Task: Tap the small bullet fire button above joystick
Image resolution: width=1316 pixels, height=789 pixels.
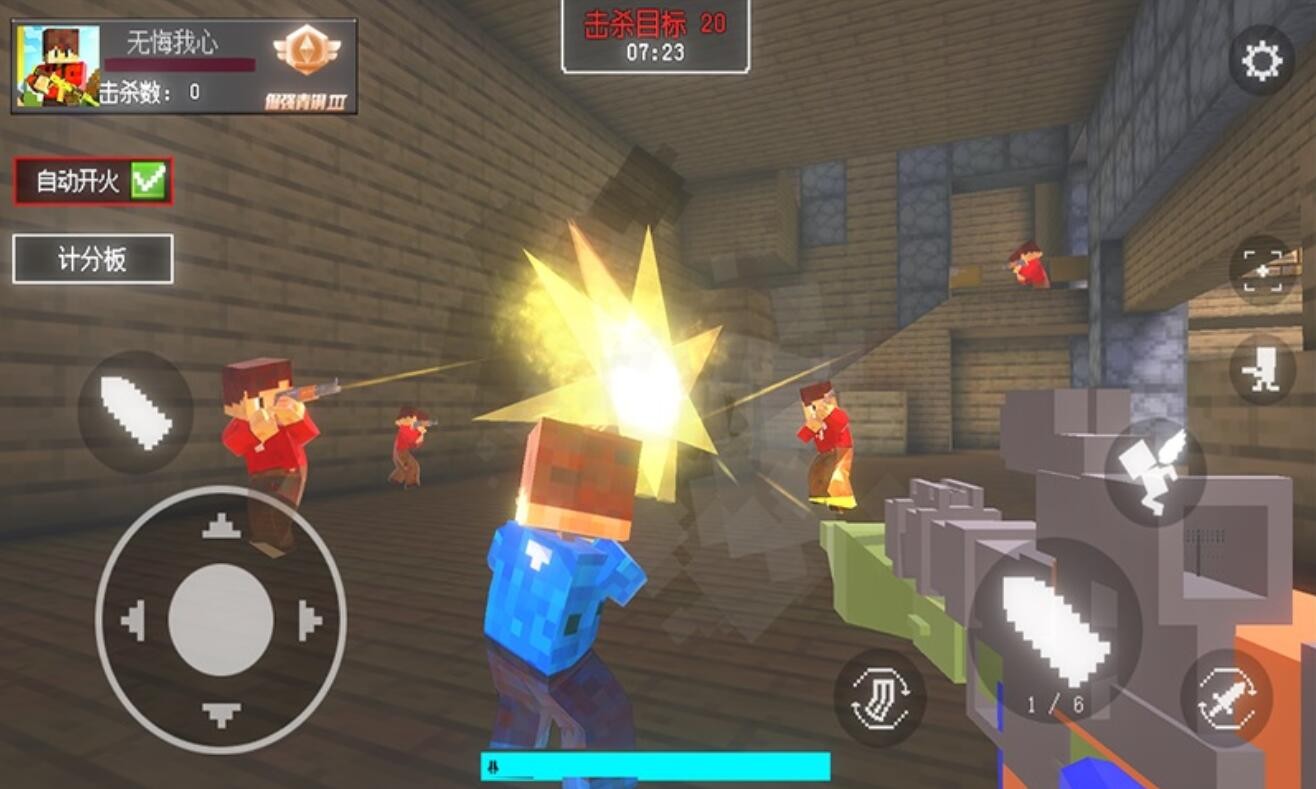Action: (135, 412)
